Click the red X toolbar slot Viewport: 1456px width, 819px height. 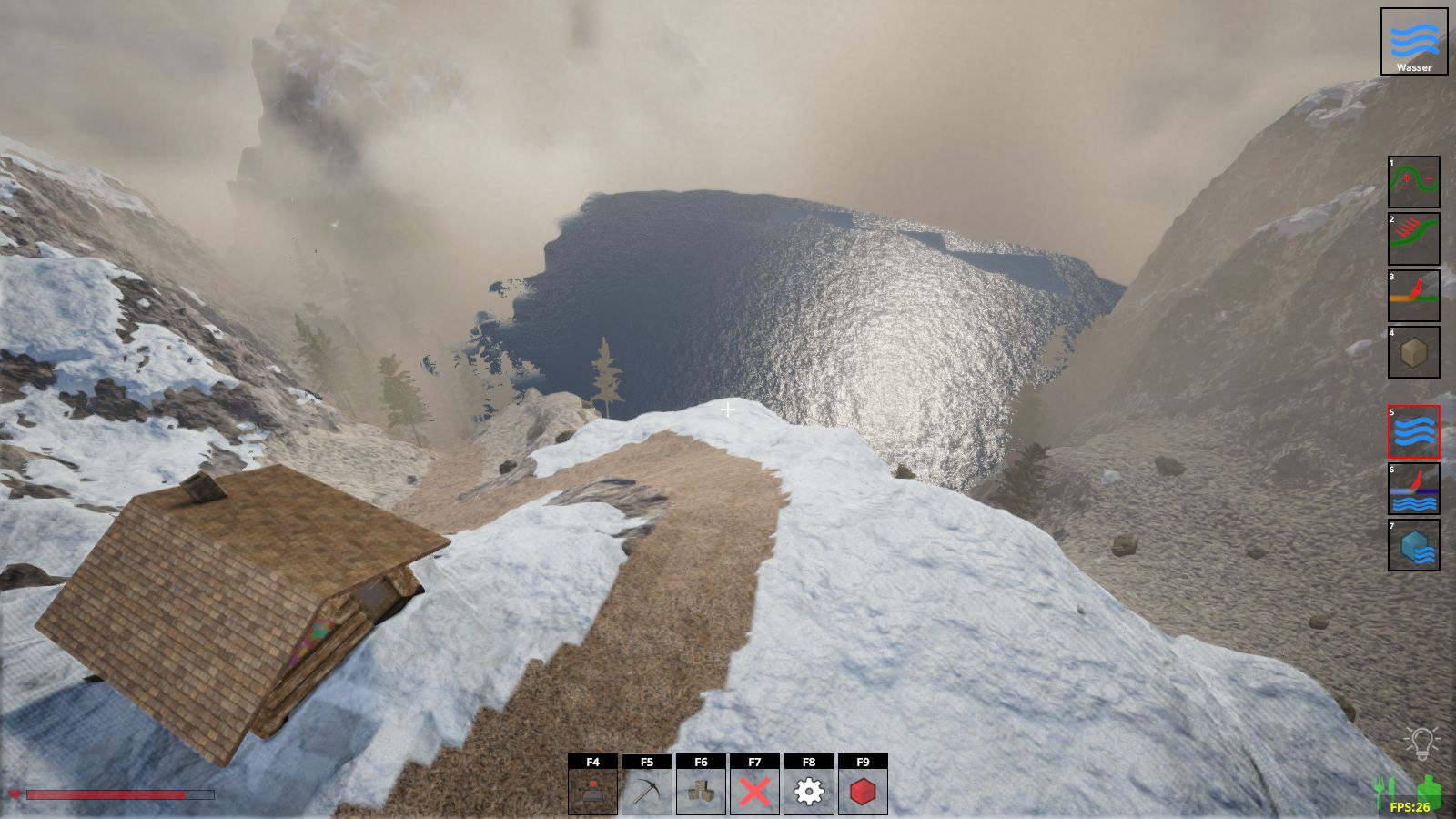754,792
